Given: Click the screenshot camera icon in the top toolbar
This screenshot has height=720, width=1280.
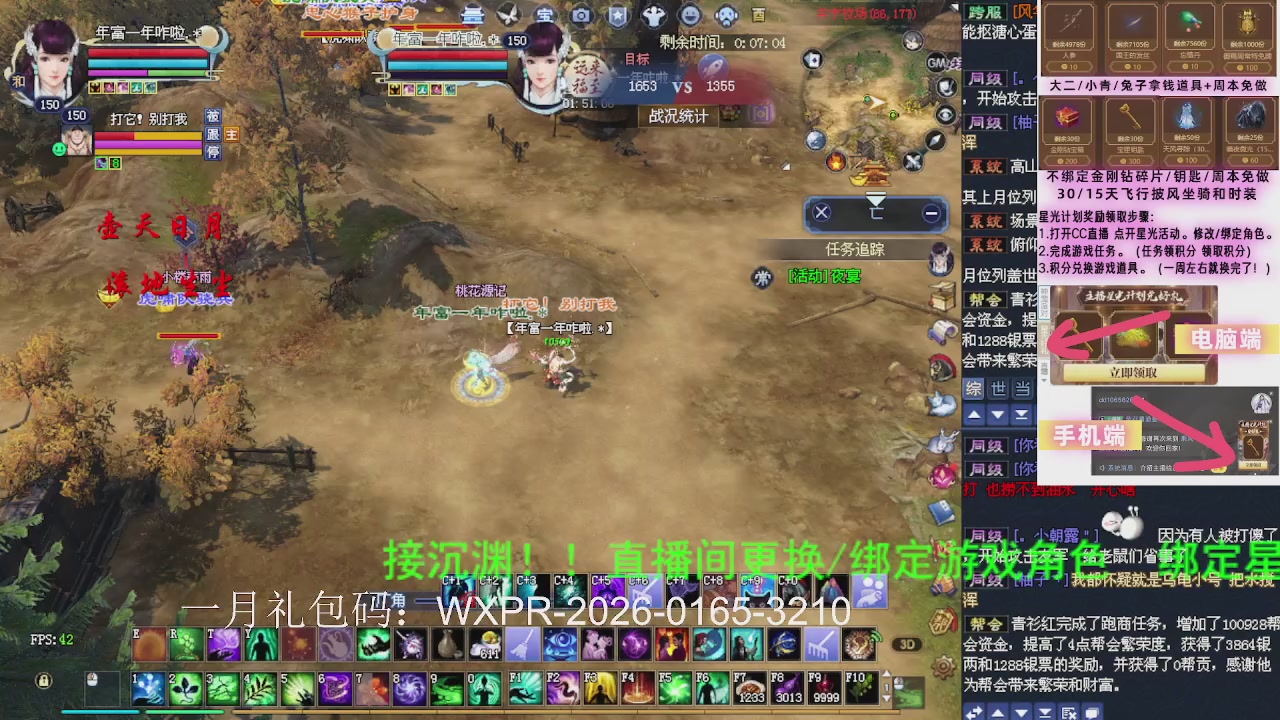Looking at the screenshot, I should point(580,13).
